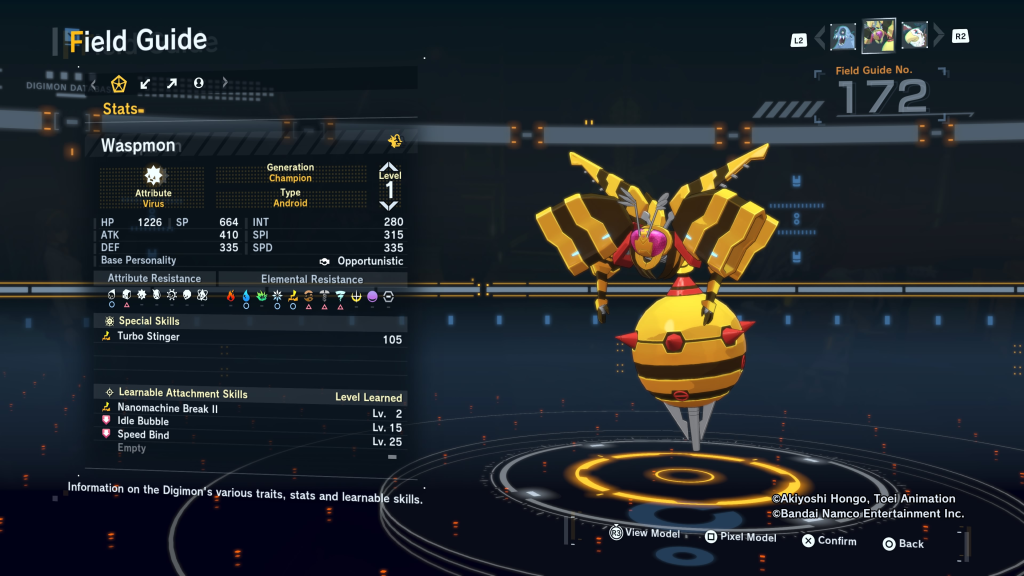Click the View Model option

pos(645,534)
